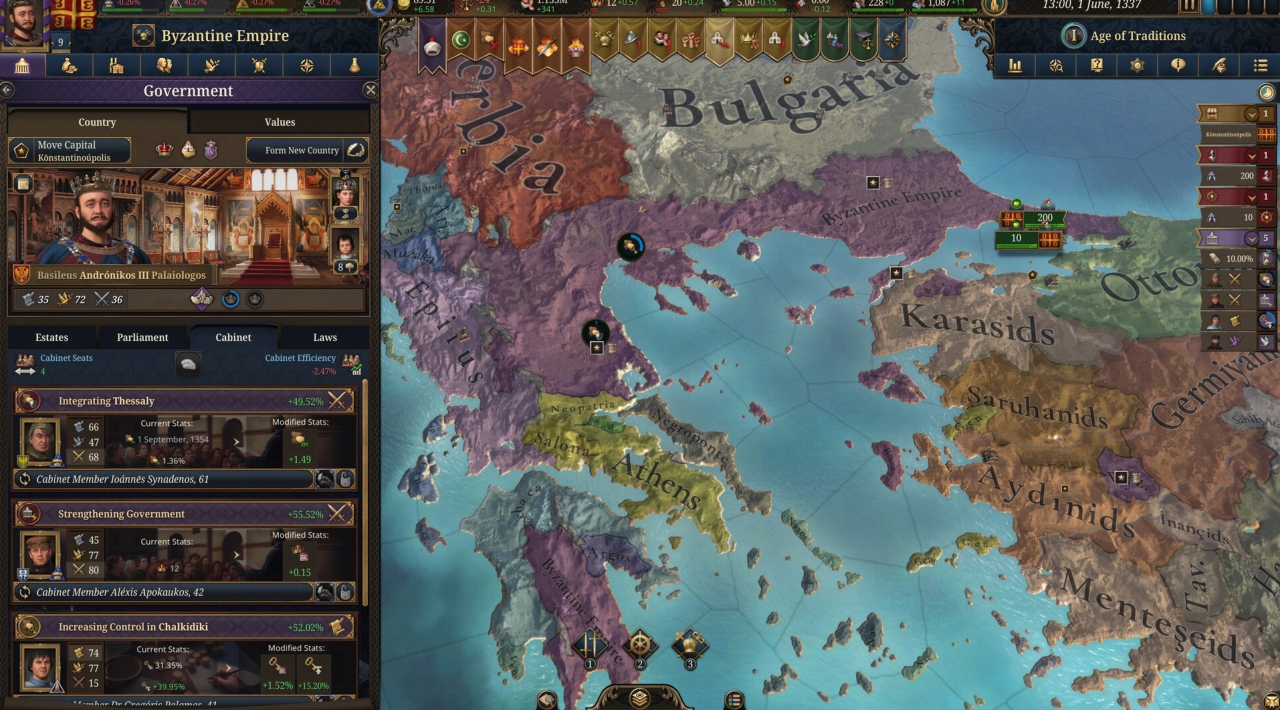Select the Integrating Thessaly cabinet action
The height and width of the screenshot is (710, 1280).
pos(185,401)
